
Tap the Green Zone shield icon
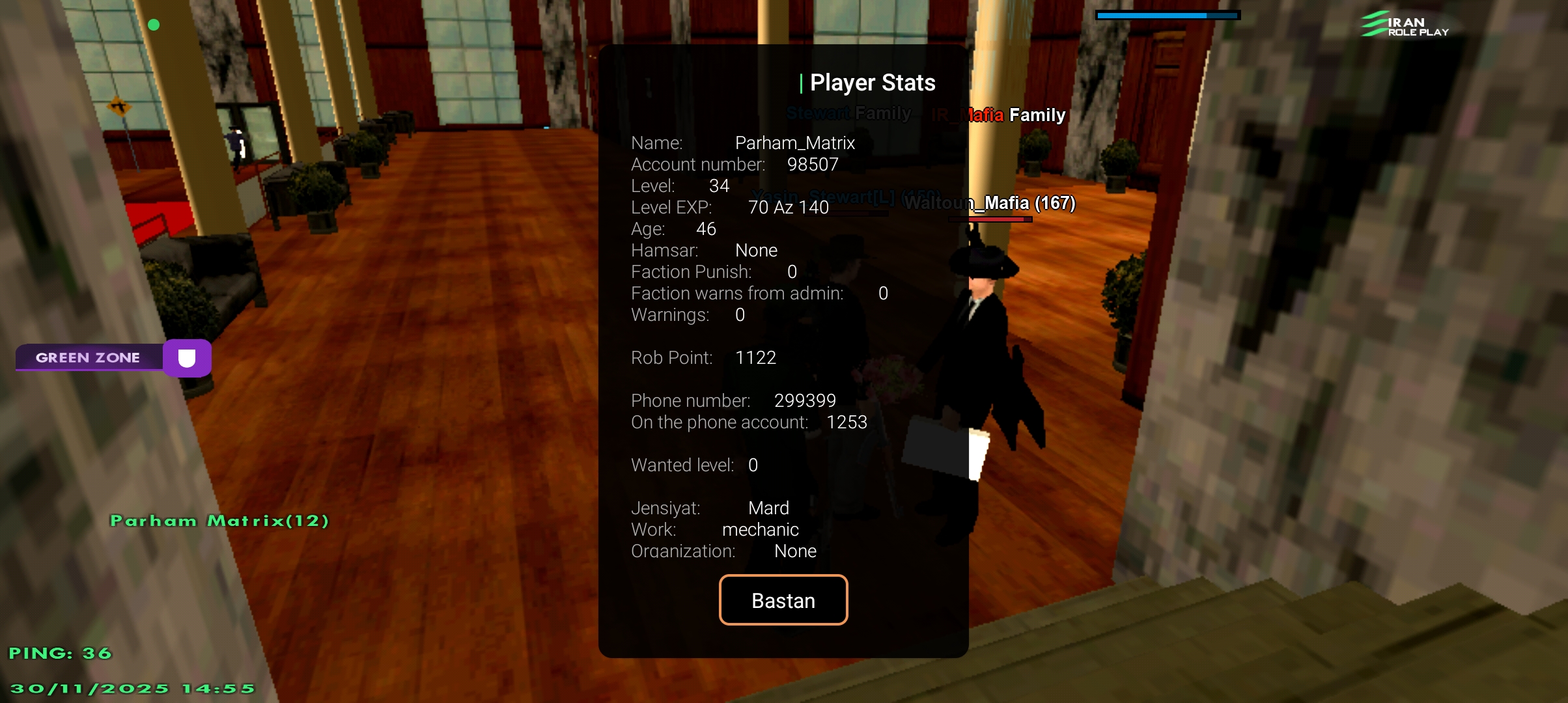(187, 358)
